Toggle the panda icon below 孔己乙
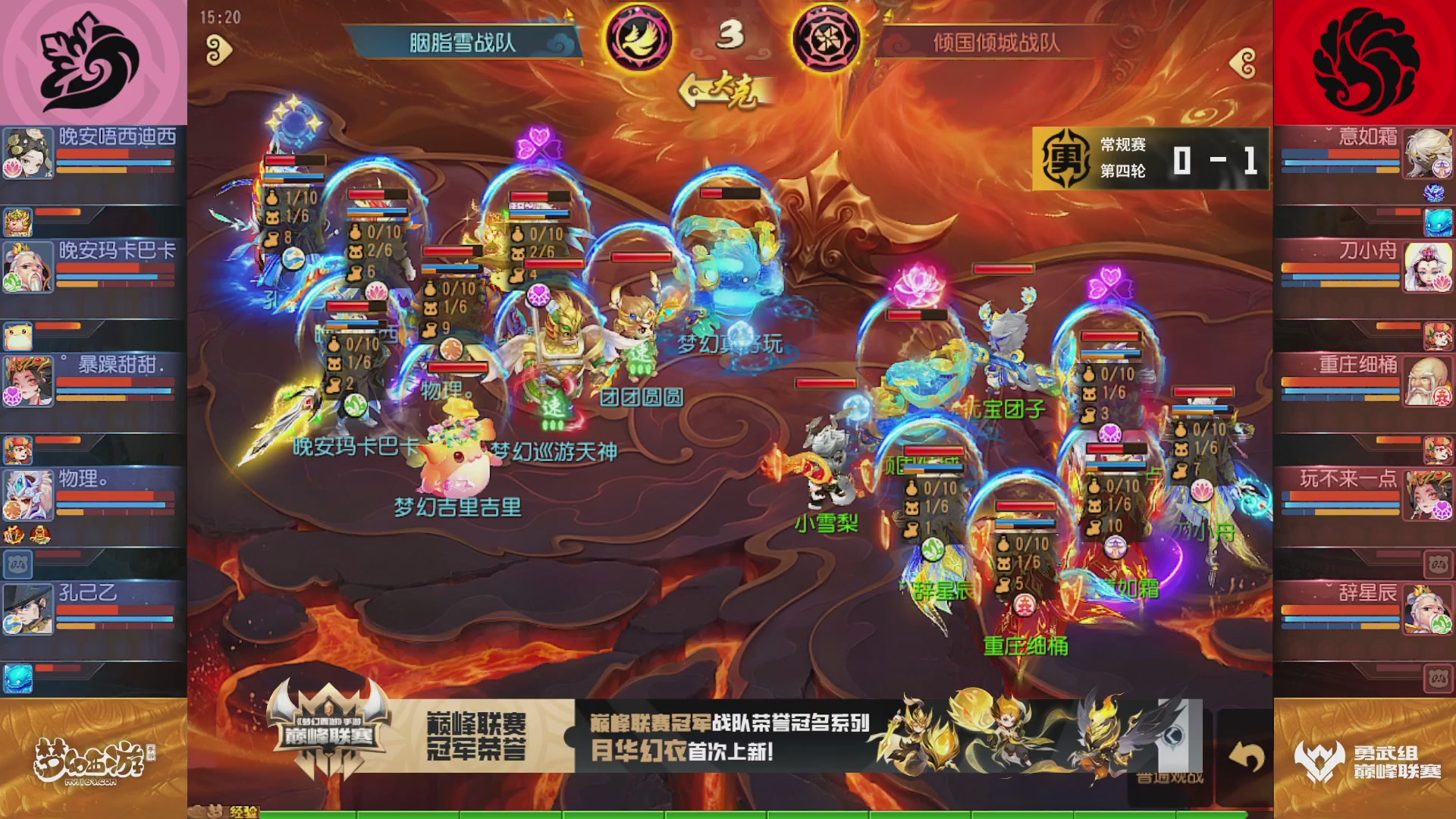Viewport: 1456px width, 819px height. tap(18, 563)
